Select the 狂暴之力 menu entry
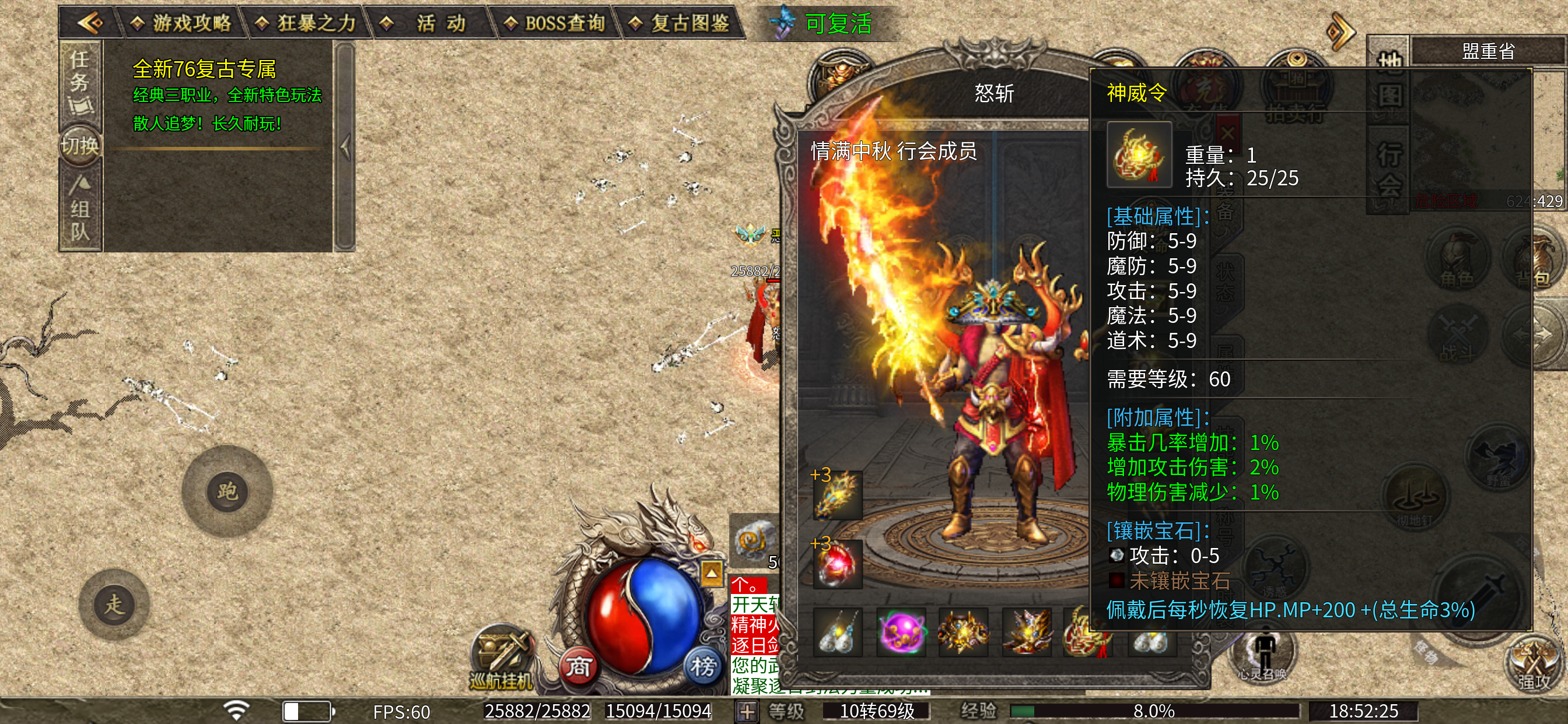Screen dimensions: 1568x724 [x=306, y=23]
